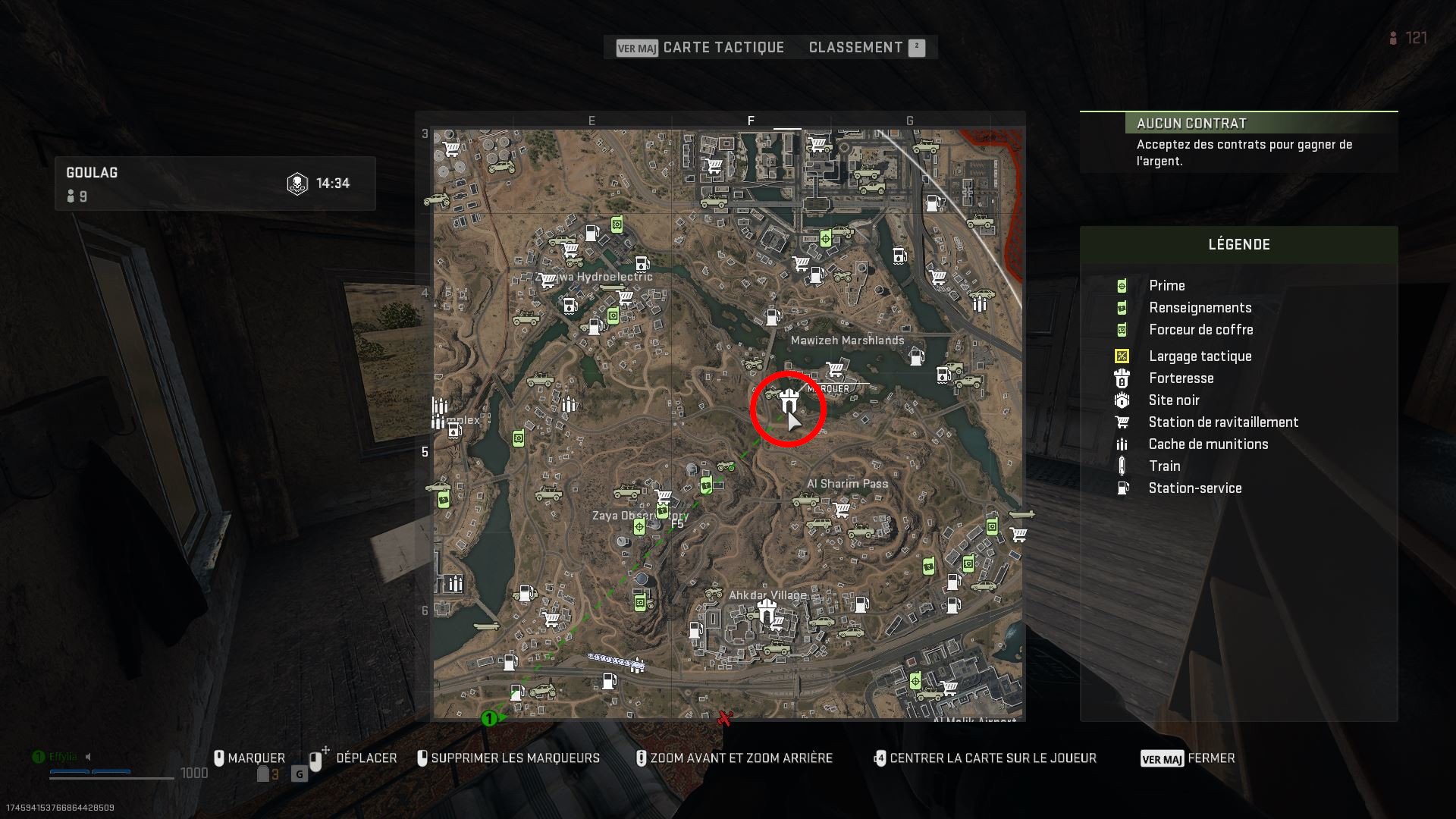This screenshot has height=819, width=1456.
Task: Open the CARTE TACTIQUE tab
Action: (723, 47)
